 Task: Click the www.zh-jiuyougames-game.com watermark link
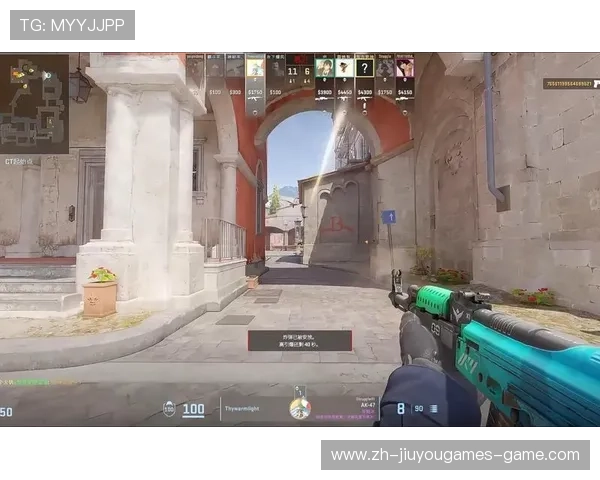pyautogui.click(x=455, y=455)
